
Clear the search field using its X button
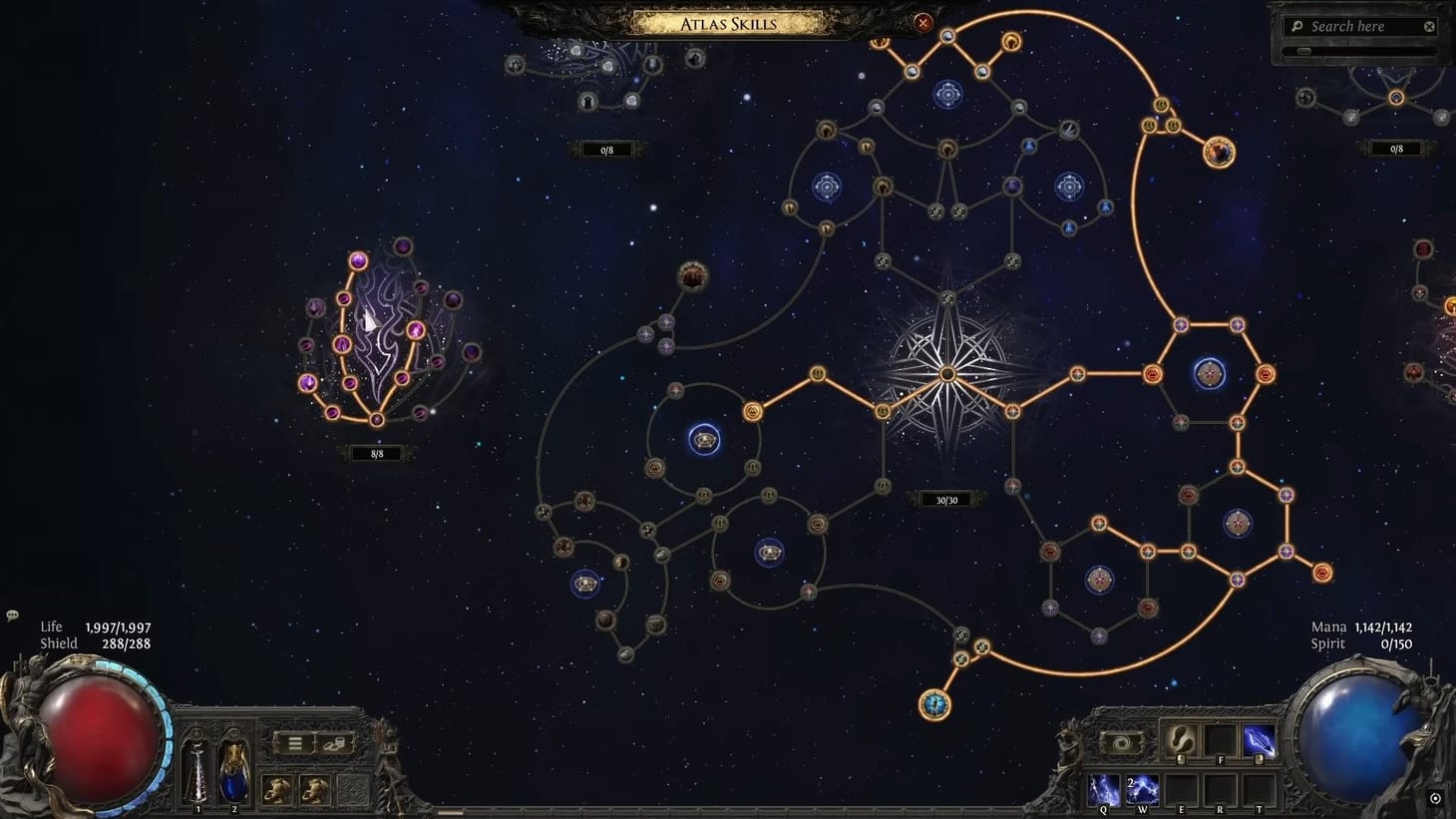[x=1429, y=26]
